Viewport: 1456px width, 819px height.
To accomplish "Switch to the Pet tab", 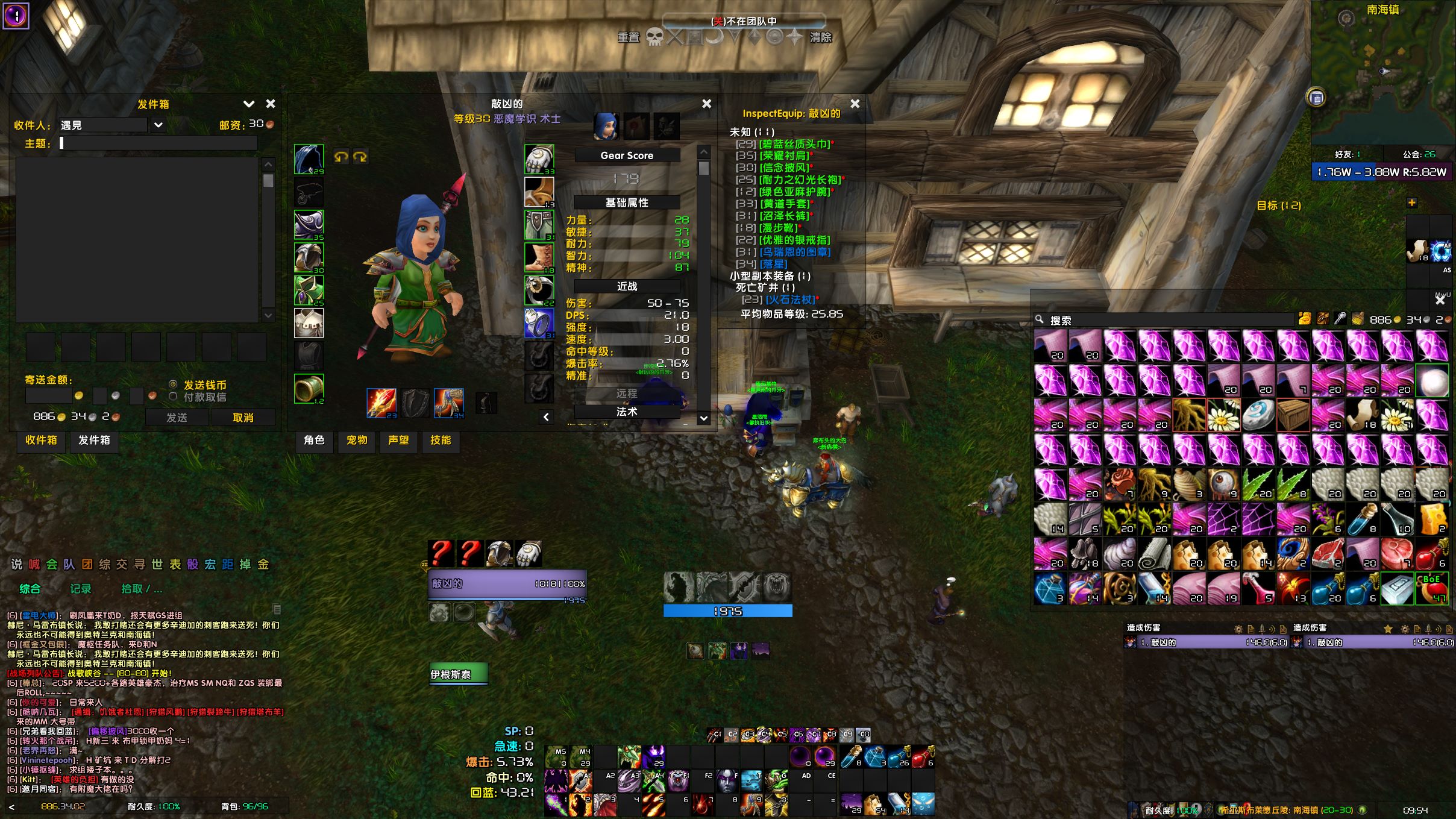I will [357, 441].
